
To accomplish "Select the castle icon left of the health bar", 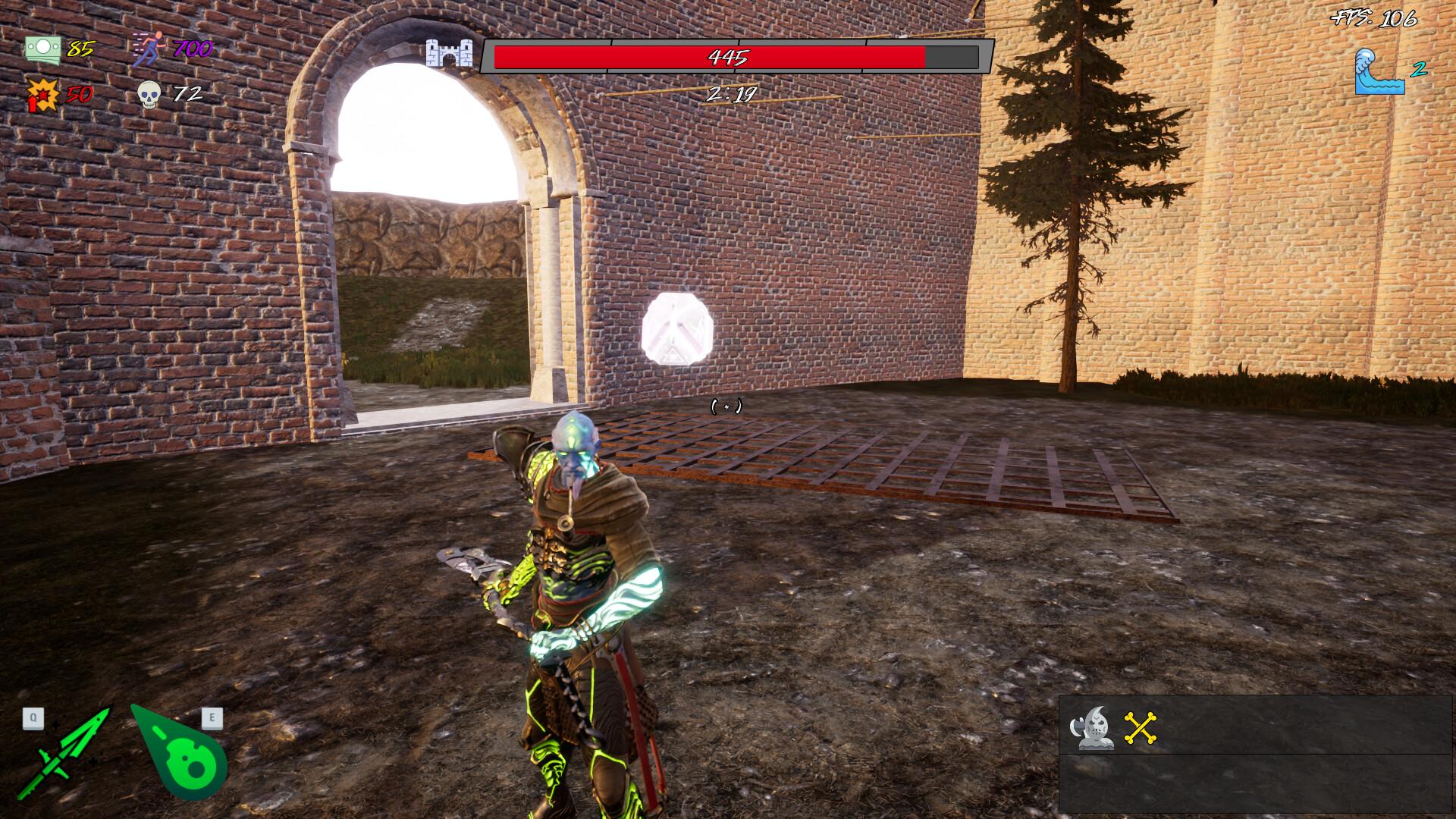I will tap(450, 55).
